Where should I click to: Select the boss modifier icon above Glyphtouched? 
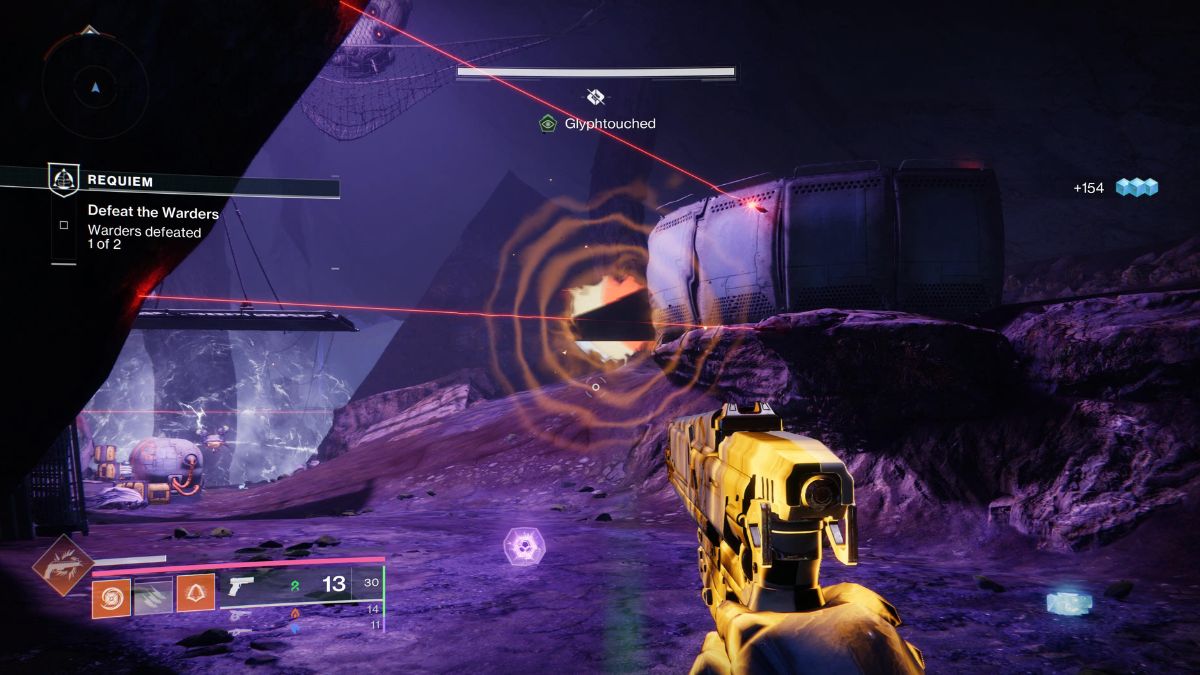[x=596, y=97]
